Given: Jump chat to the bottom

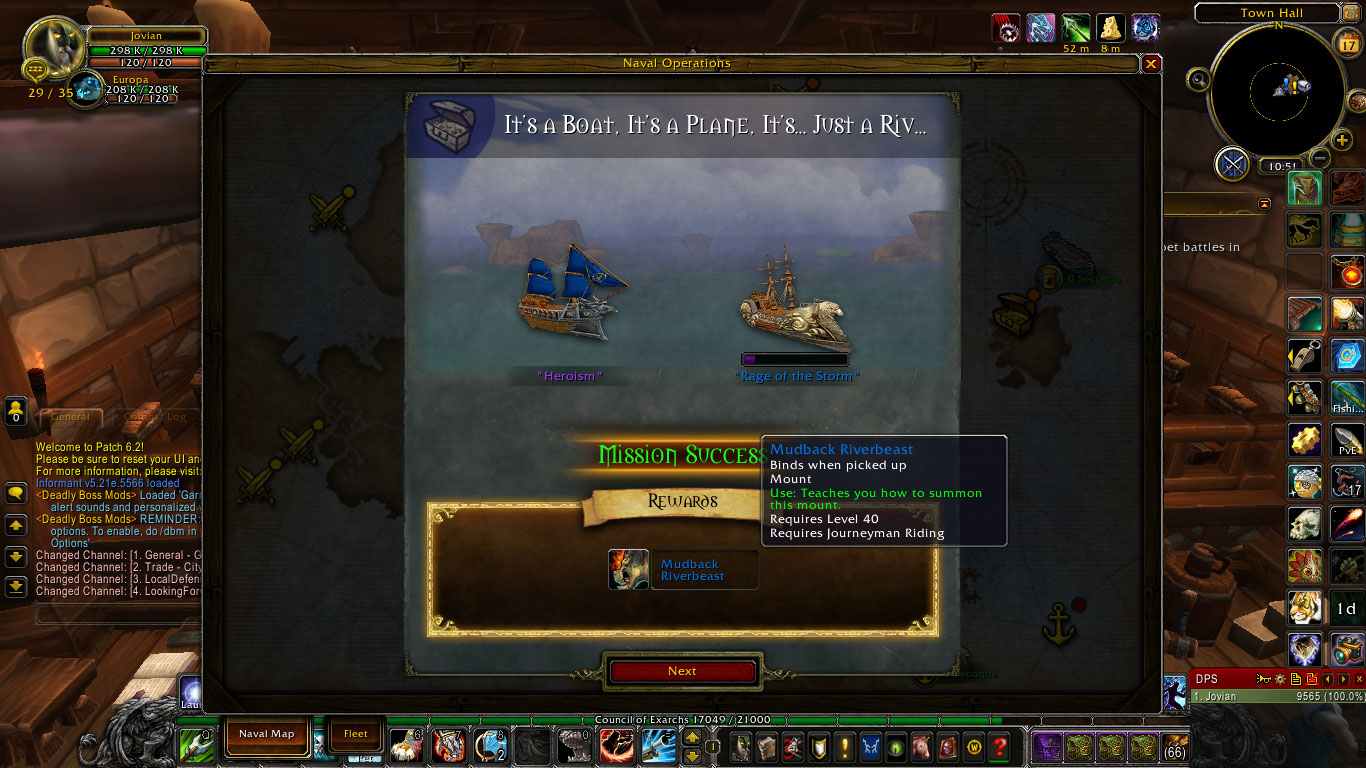Looking at the screenshot, I should click(16, 587).
